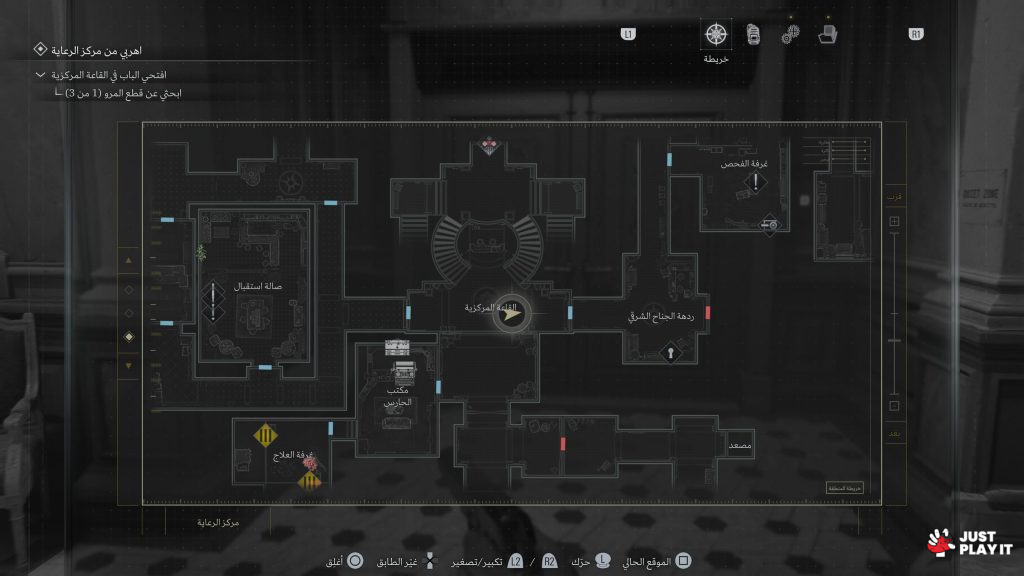Open the folder tab in top bar
Image resolution: width=1024 pixels, height=576 pixels.
pyautogui.click(x=827, y=34)
